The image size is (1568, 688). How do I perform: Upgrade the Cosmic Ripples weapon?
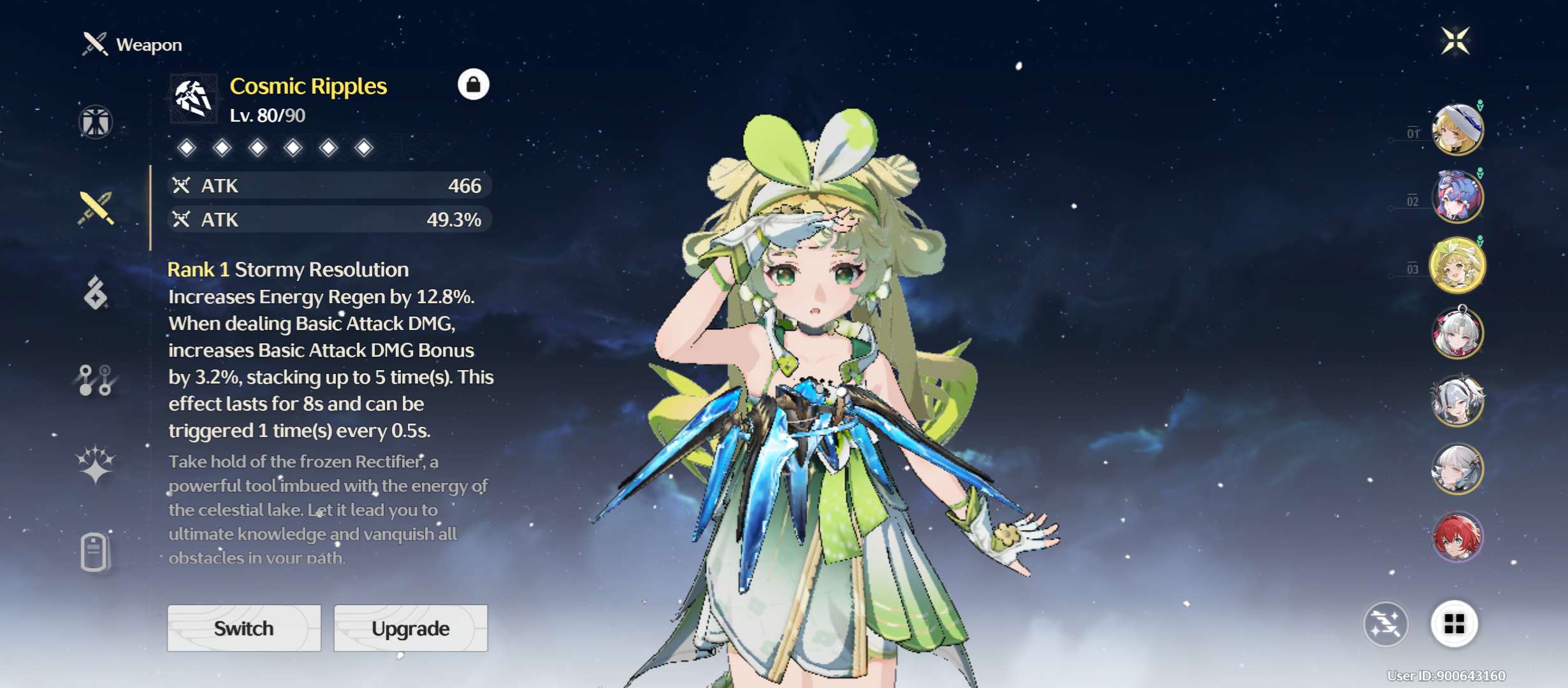410,628
